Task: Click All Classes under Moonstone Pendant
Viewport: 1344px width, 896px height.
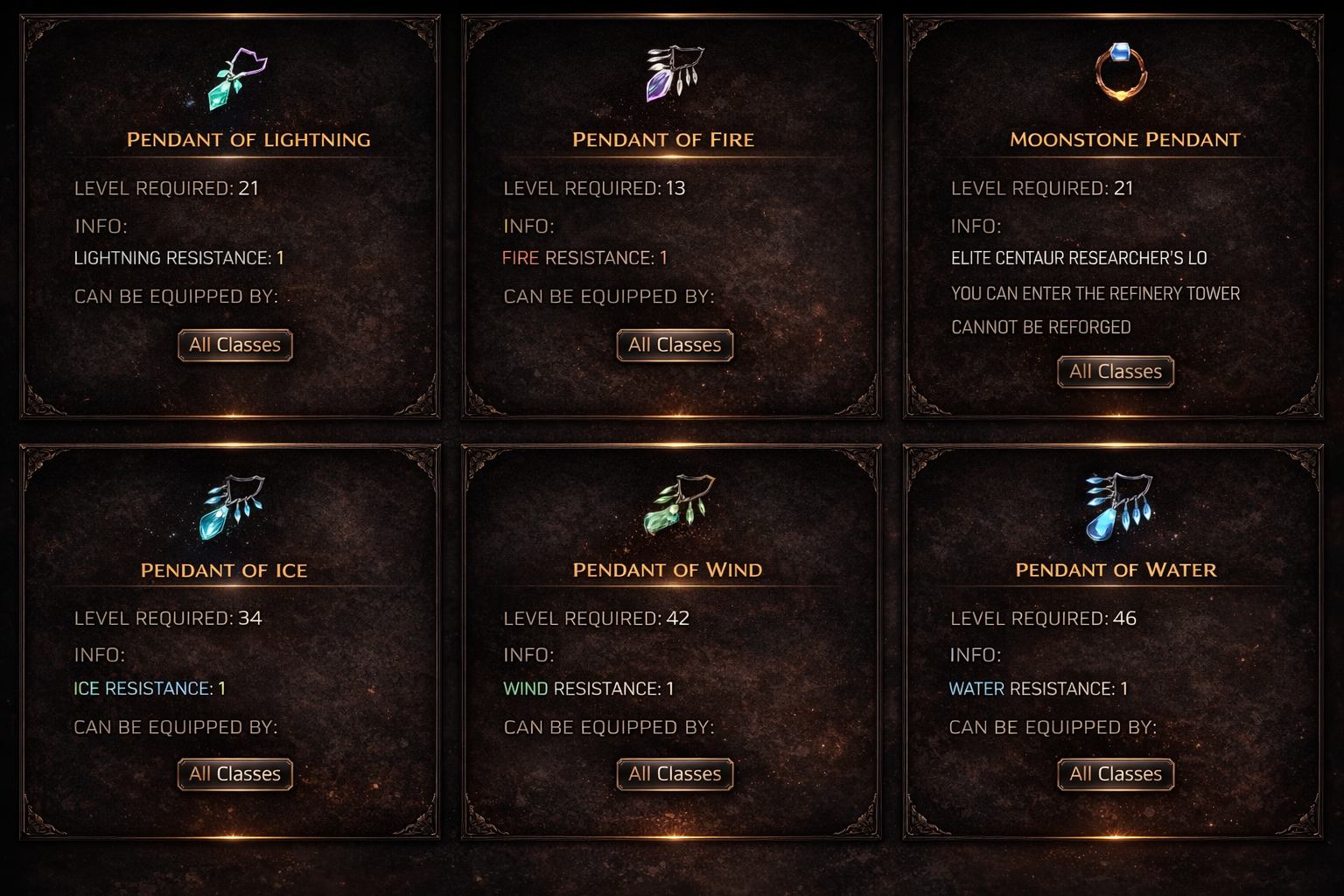Action: click(x=1116, y=372)
